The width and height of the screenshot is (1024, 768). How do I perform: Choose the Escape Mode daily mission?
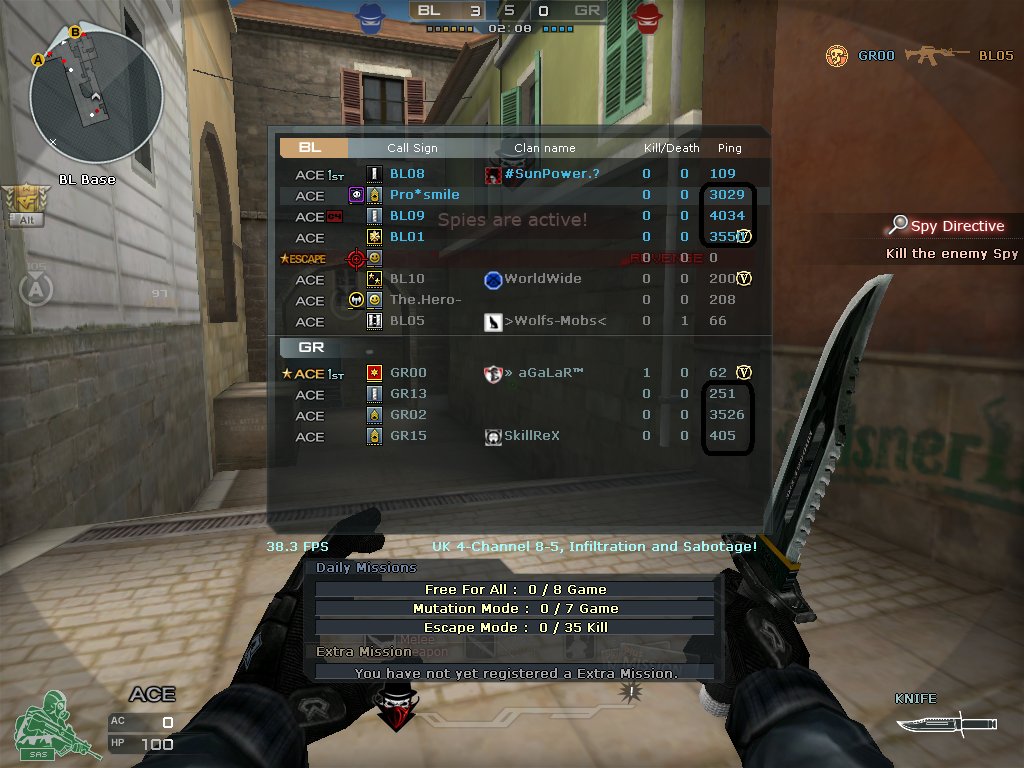point(515,628)
